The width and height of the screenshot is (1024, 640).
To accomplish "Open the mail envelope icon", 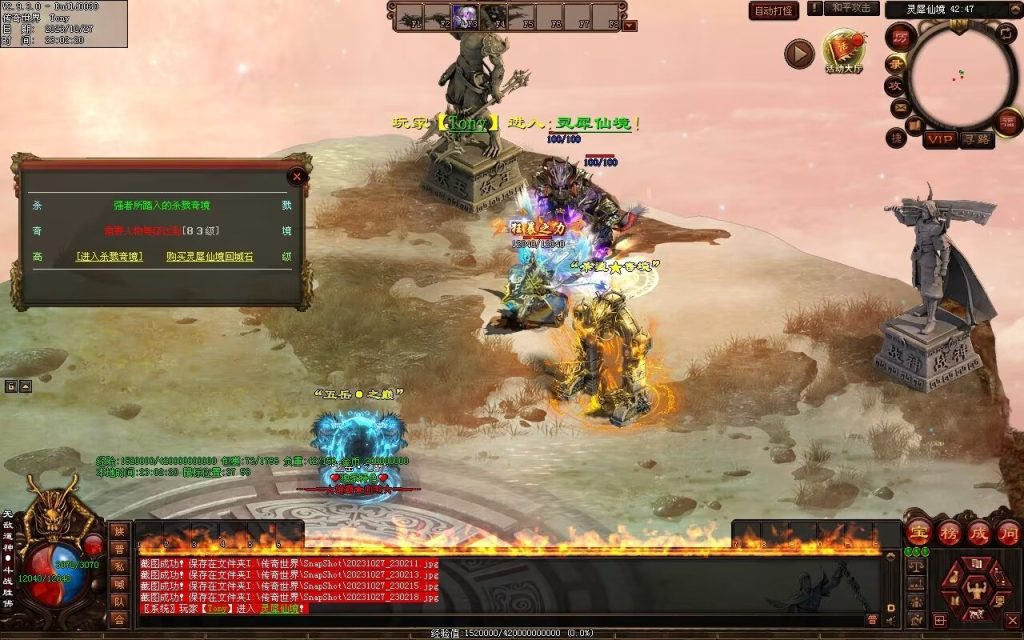I will (900, 107).
